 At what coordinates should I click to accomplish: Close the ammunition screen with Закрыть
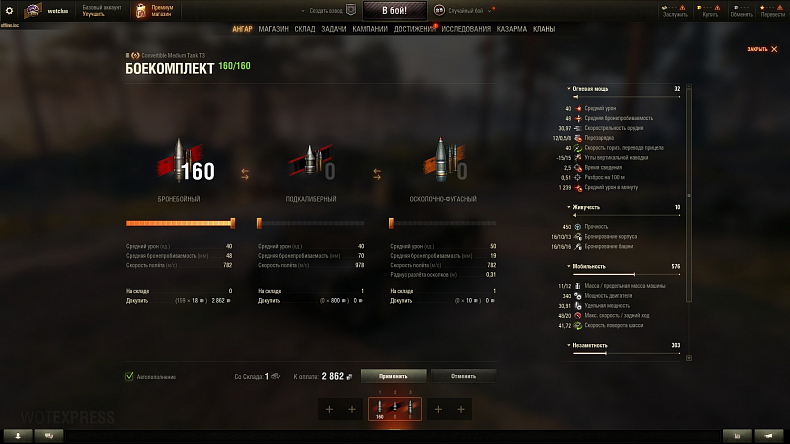click(x=760, y=49)
